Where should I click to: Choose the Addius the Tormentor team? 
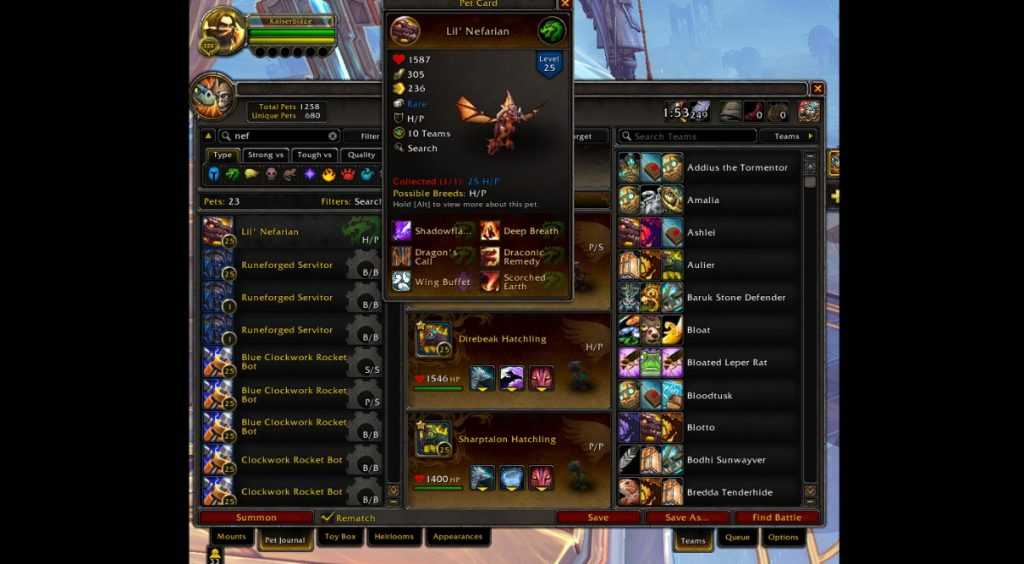(737, 168)
